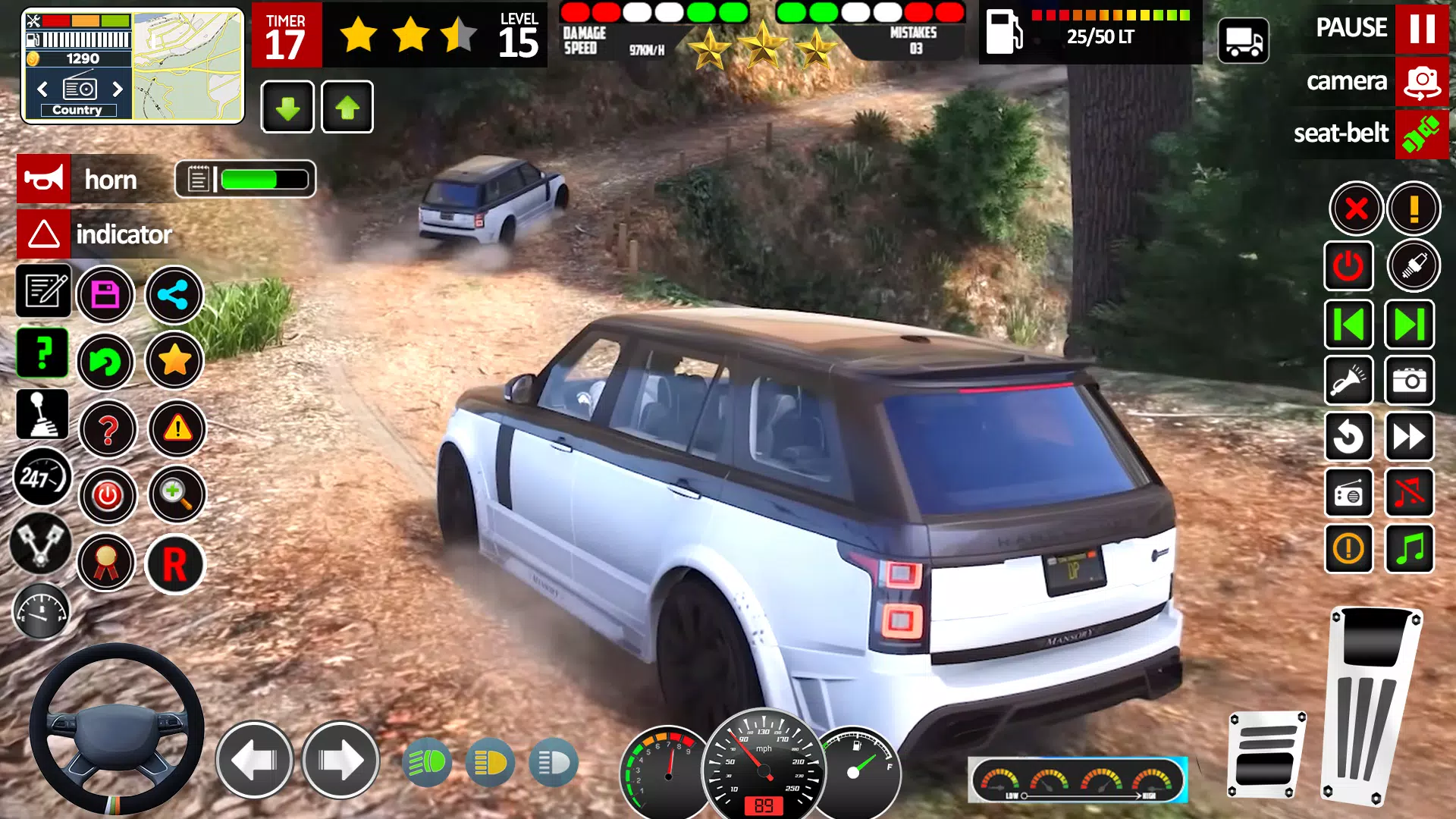The width and height of the screenshot is (1456, 819).
Task: Click the green undo arrow icon
Action: [107, 362]
